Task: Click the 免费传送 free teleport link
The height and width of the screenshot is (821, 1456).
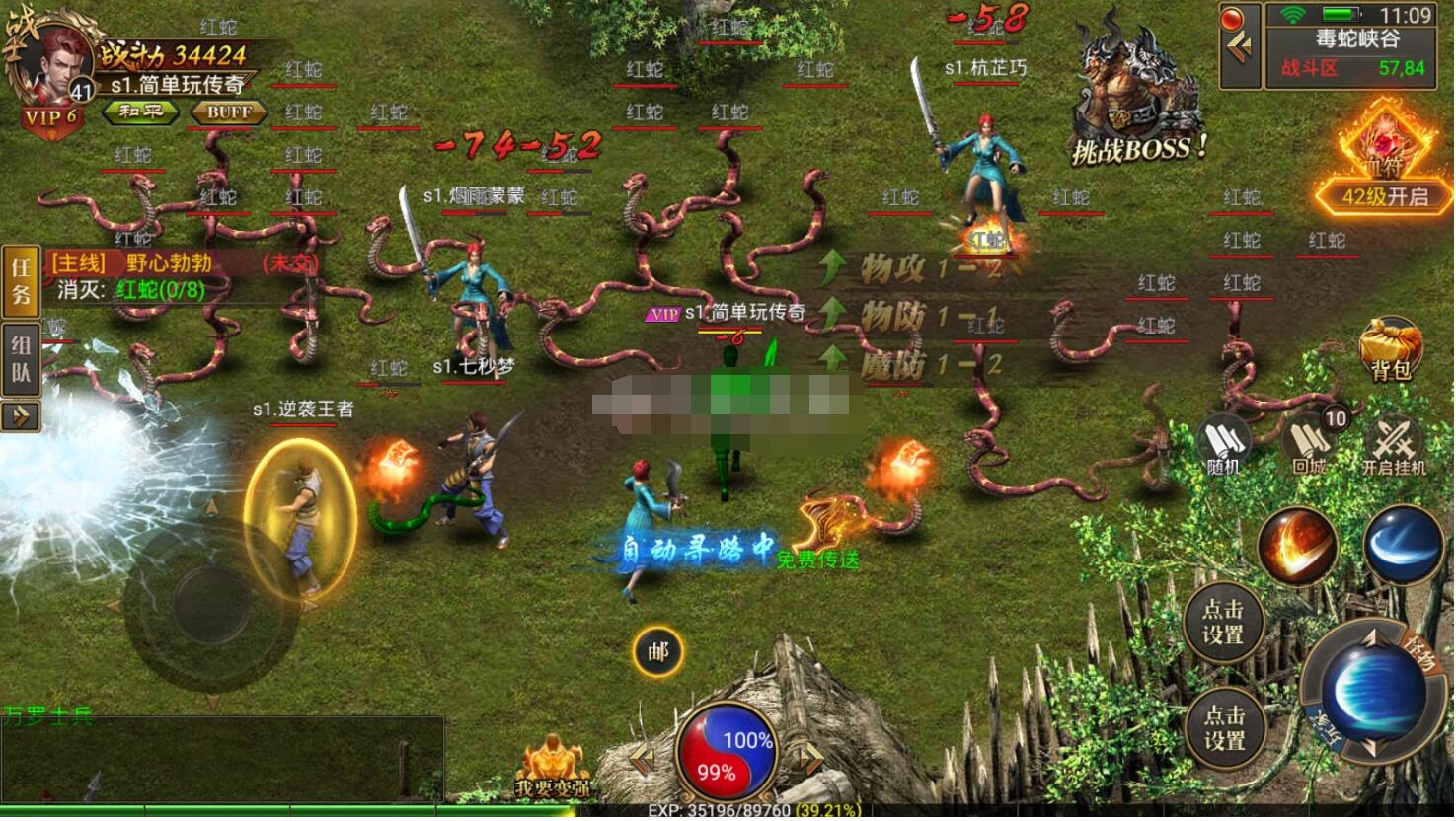Action: [x=819, y=557]
